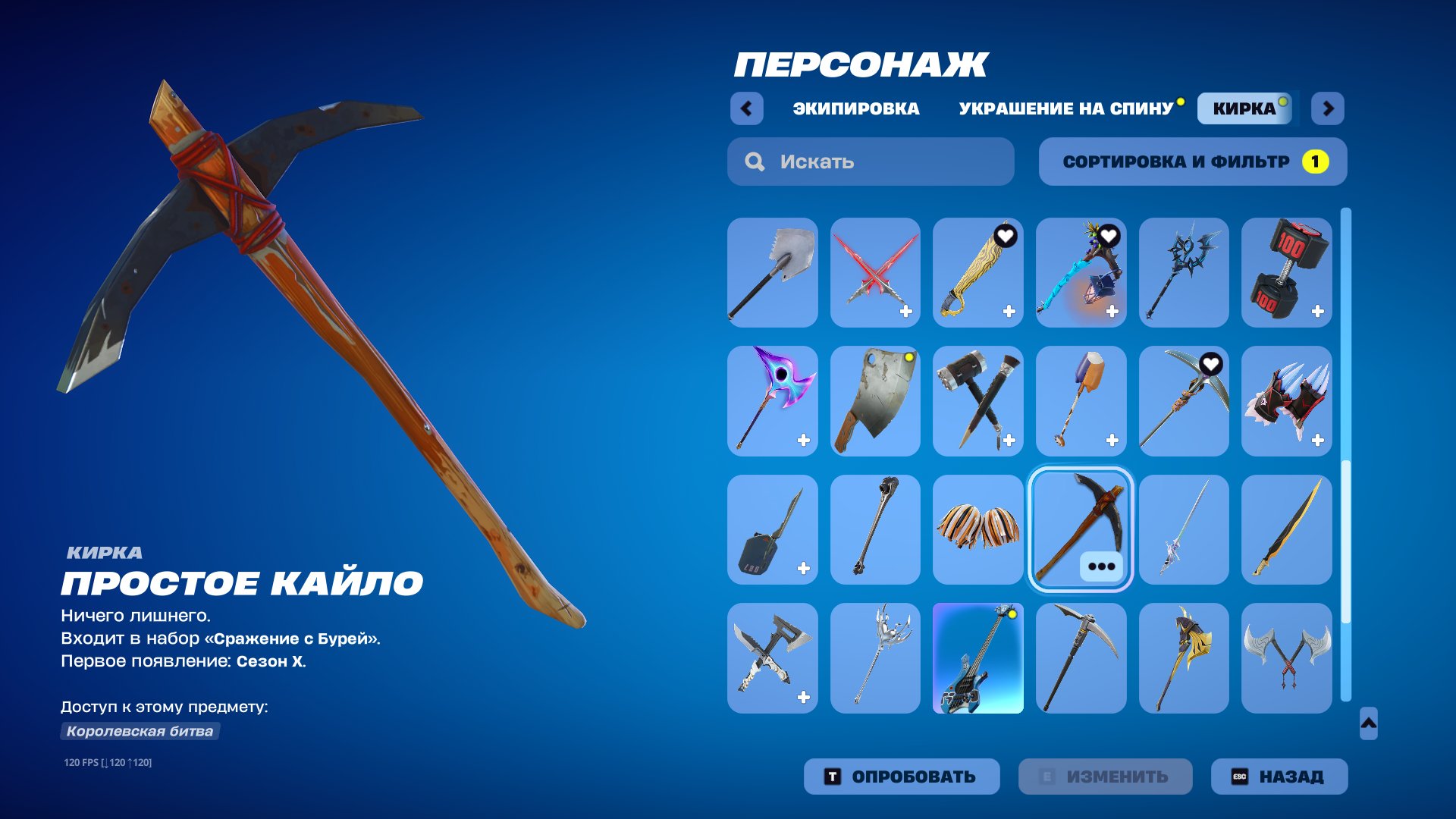Select the crossed silver axes pickaxe

click(x=1288, y=658)
